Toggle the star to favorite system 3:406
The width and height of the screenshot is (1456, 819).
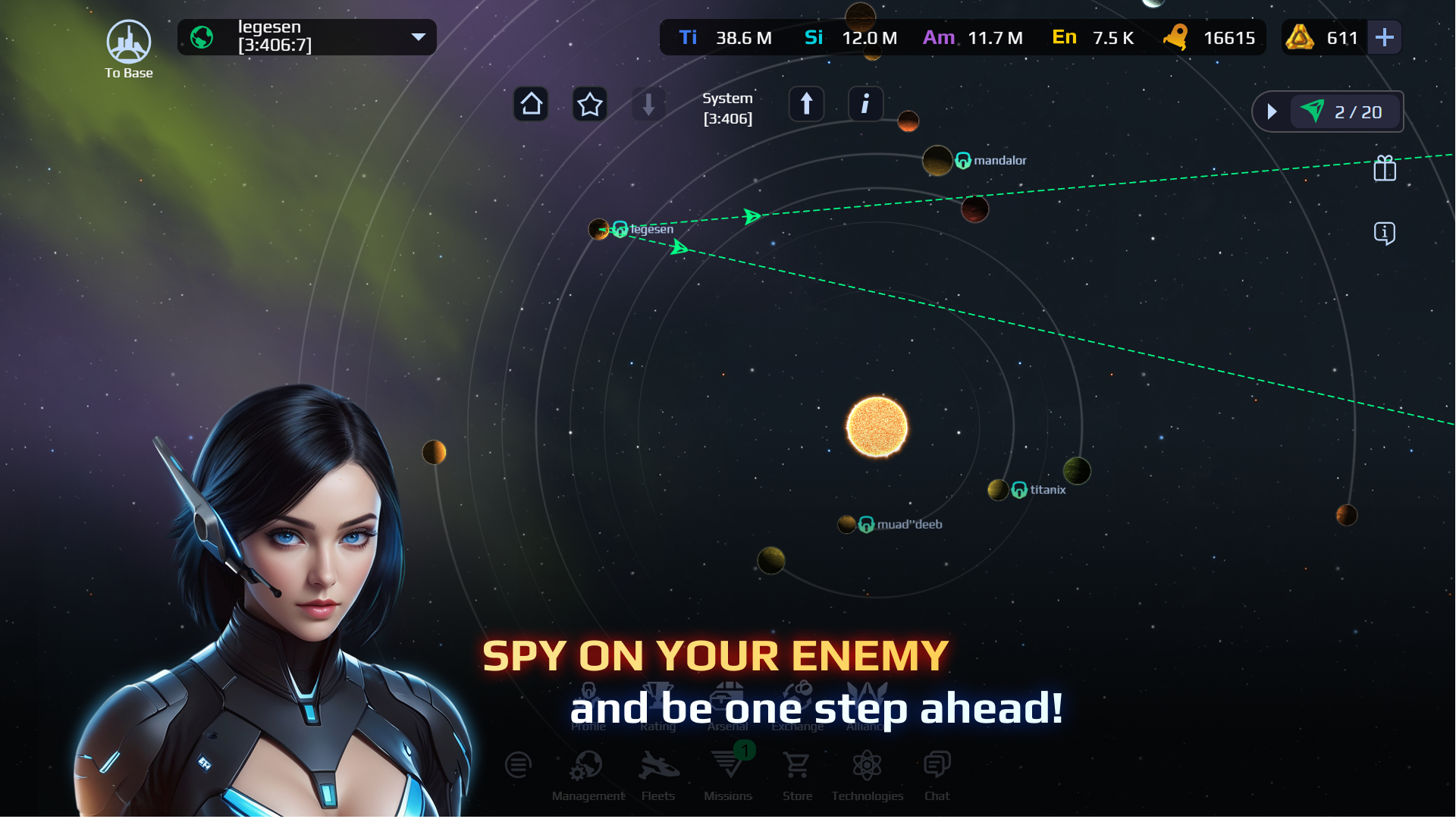click(x=590, y=104)
